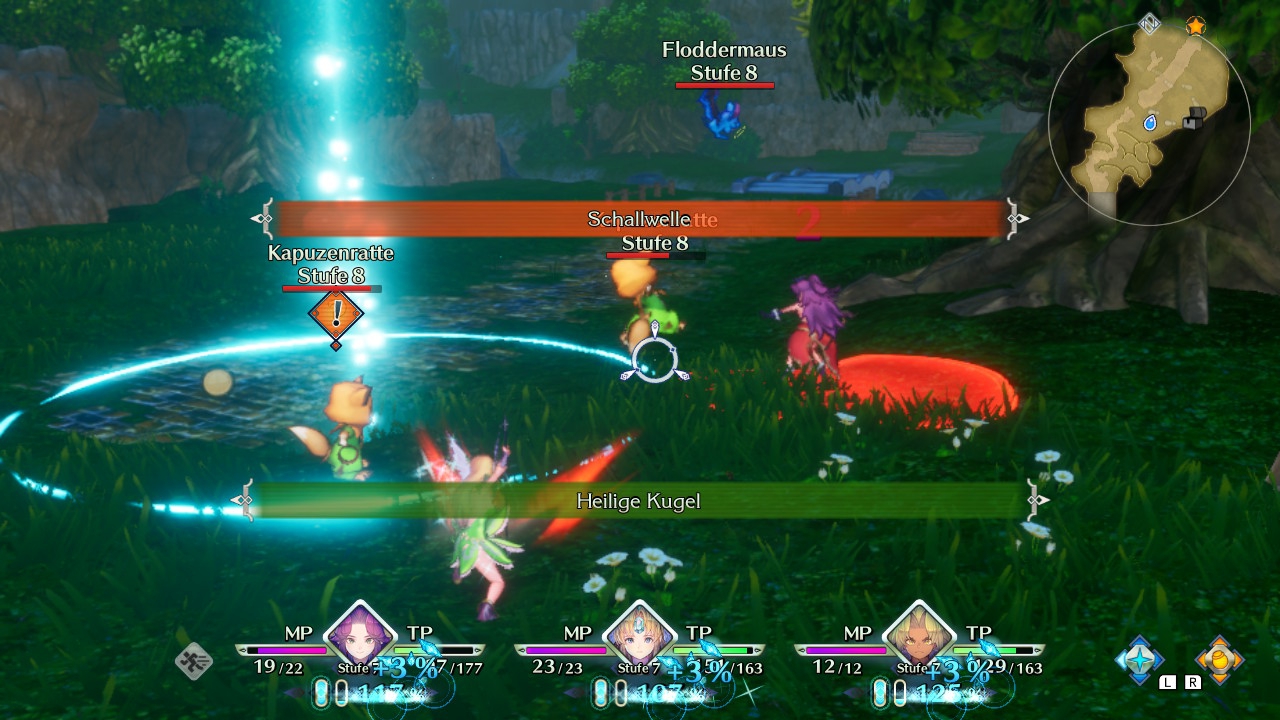Click the orange exclamation warning marker

click(336, 315)
